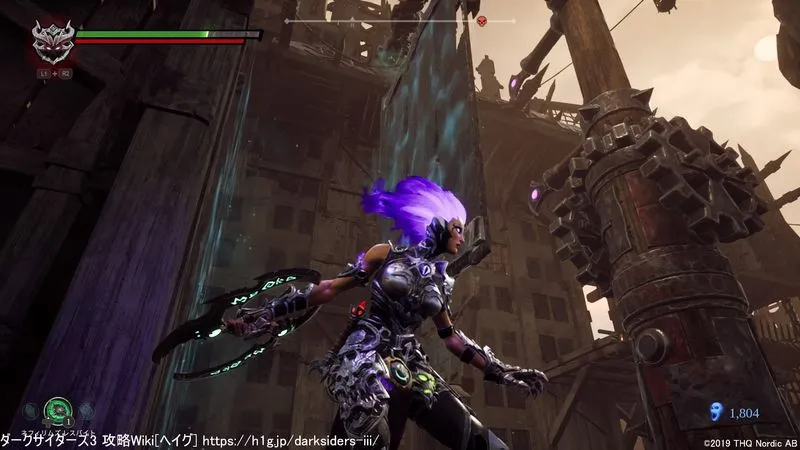The image size is (800, 450).
Task: Click the compass bar at the top
Action: pyautogui.click(x=400, y=20)
